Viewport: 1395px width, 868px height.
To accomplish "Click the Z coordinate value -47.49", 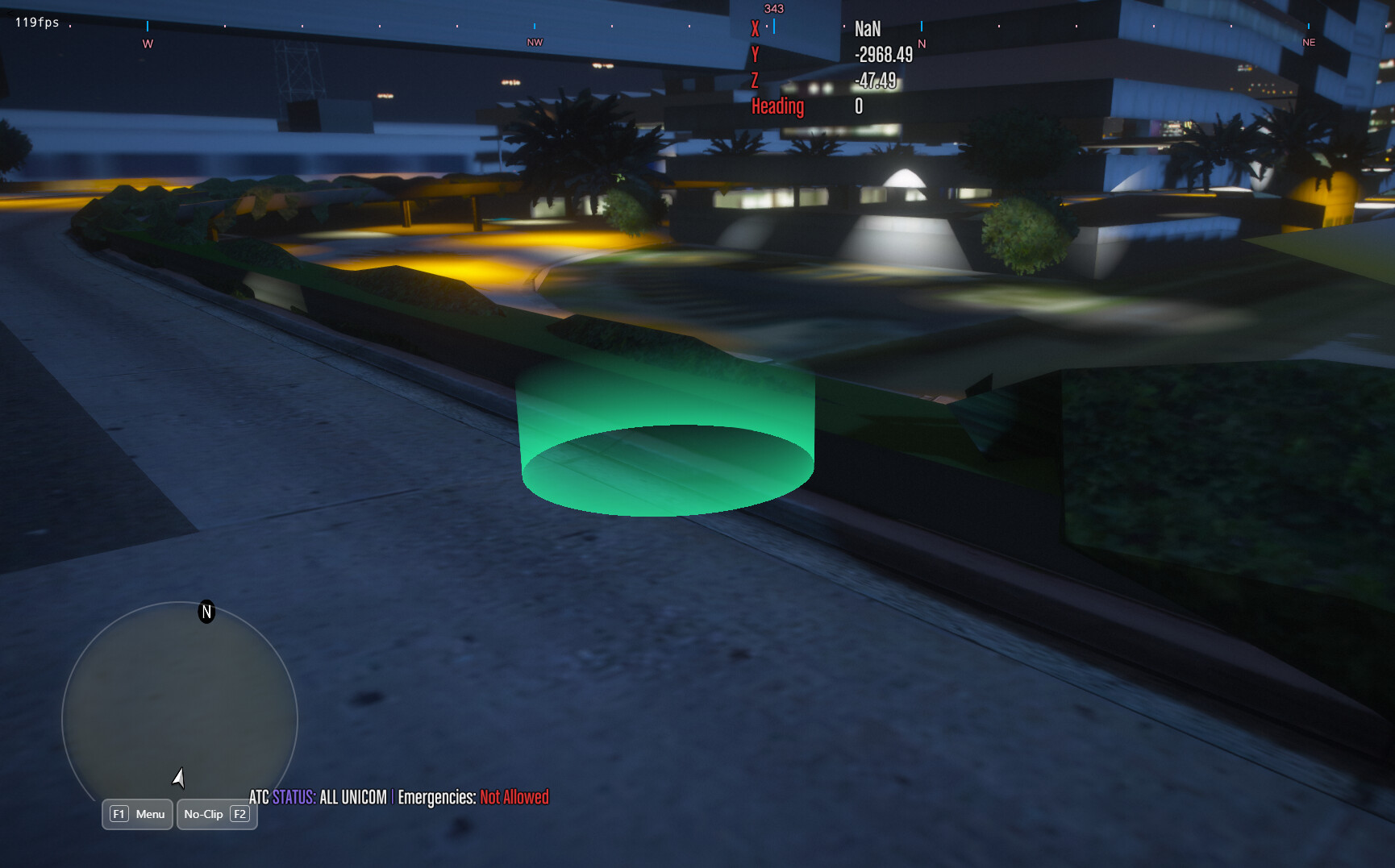I will (x=877, y=81).
